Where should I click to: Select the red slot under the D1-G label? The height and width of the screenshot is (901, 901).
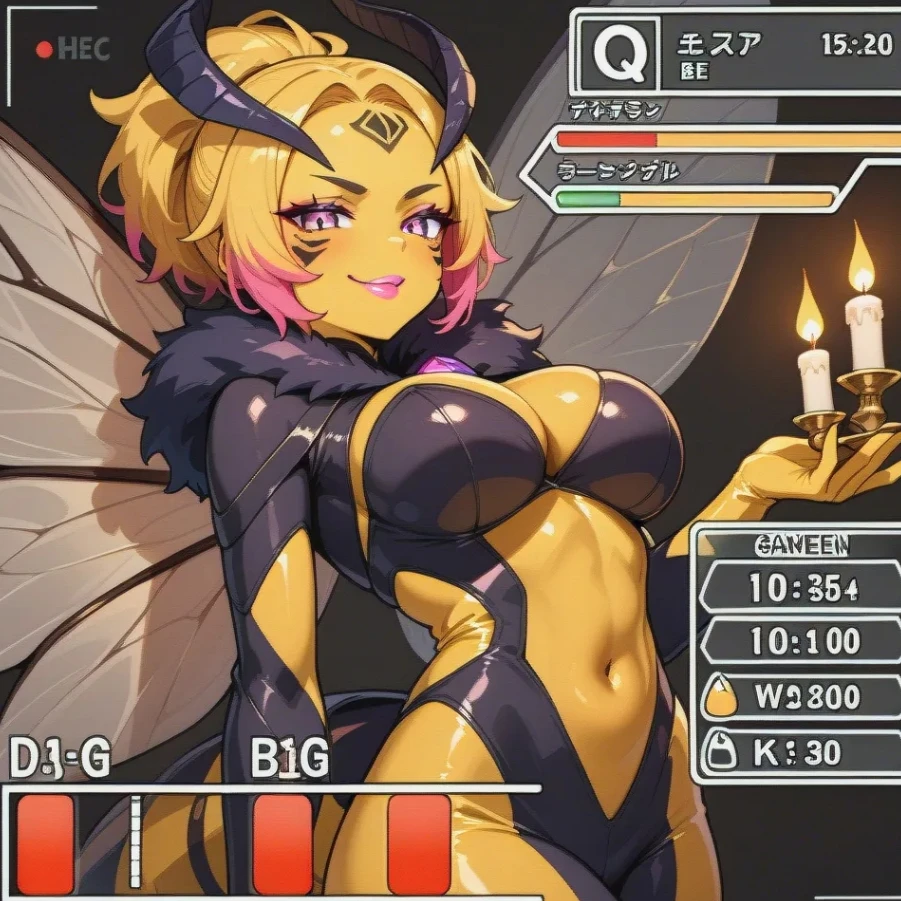coord(45,843)
